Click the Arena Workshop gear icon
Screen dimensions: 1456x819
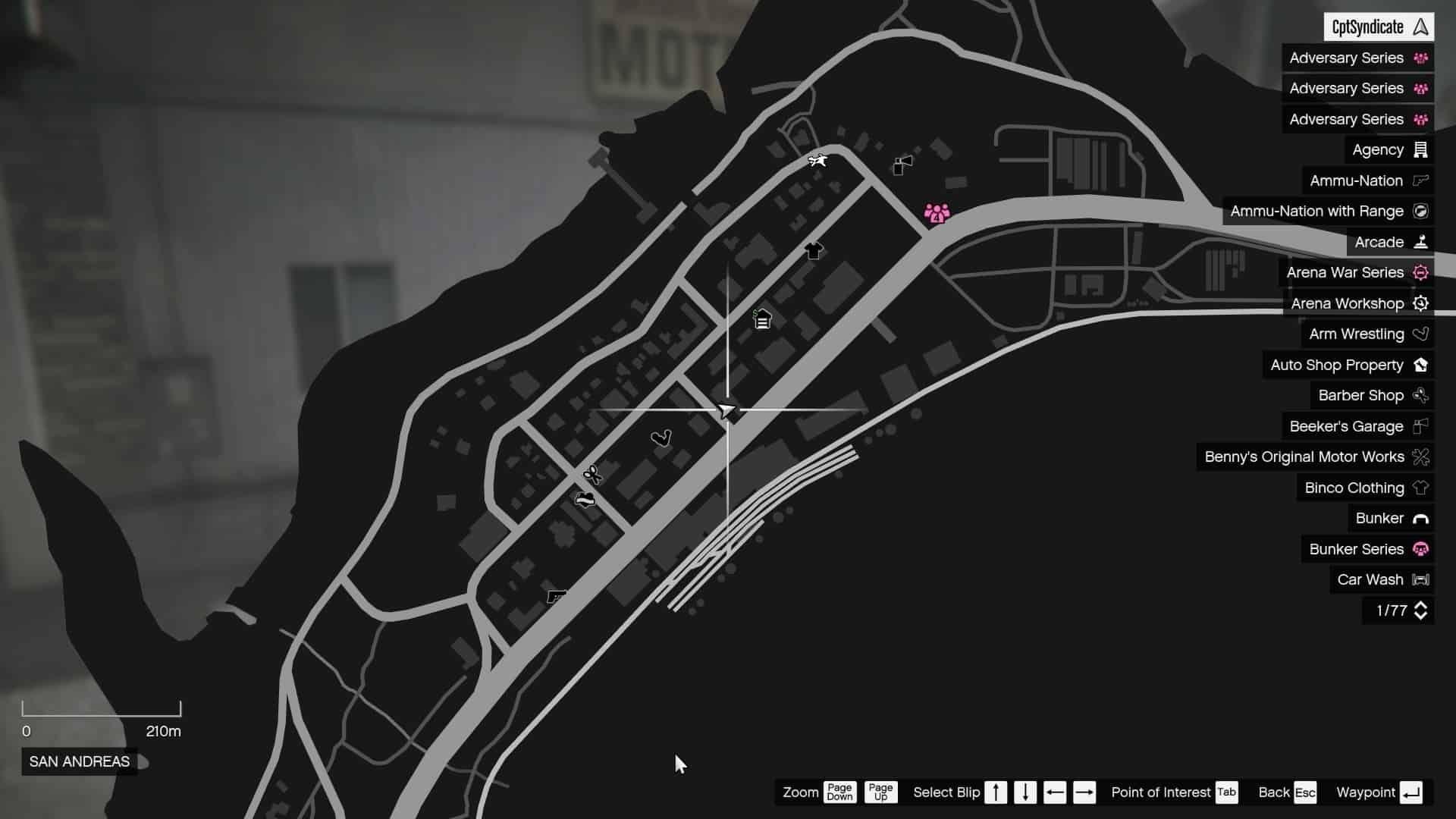coord(1421,303)
